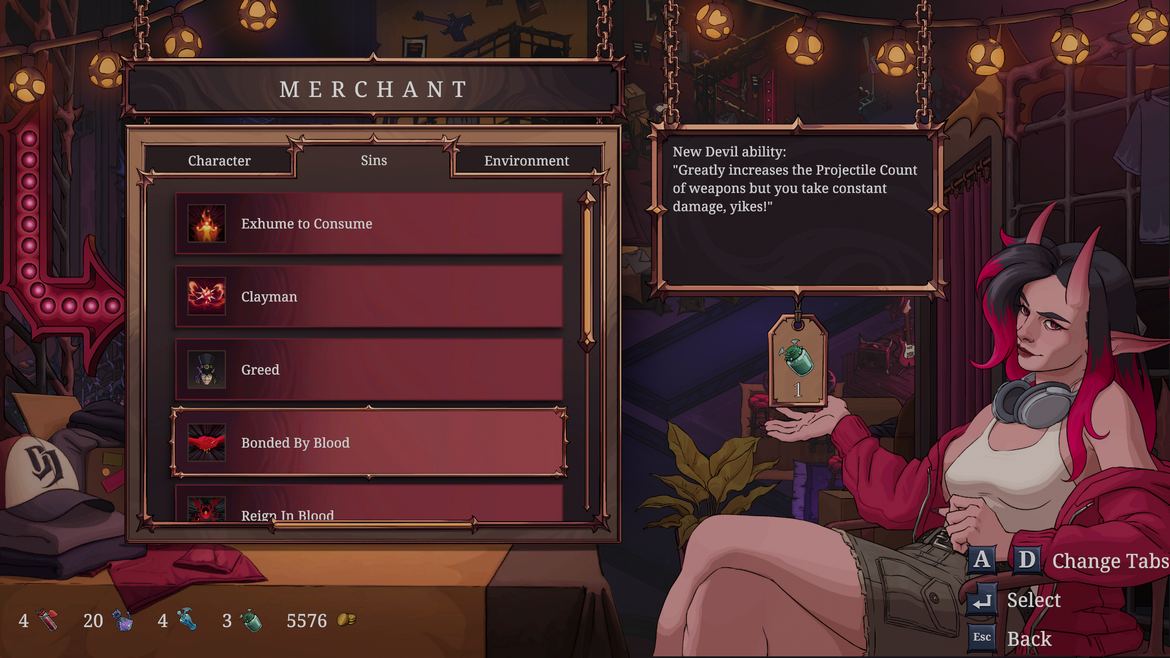
Task: Open the Sins tab
Action: click(x=373, y=160)
